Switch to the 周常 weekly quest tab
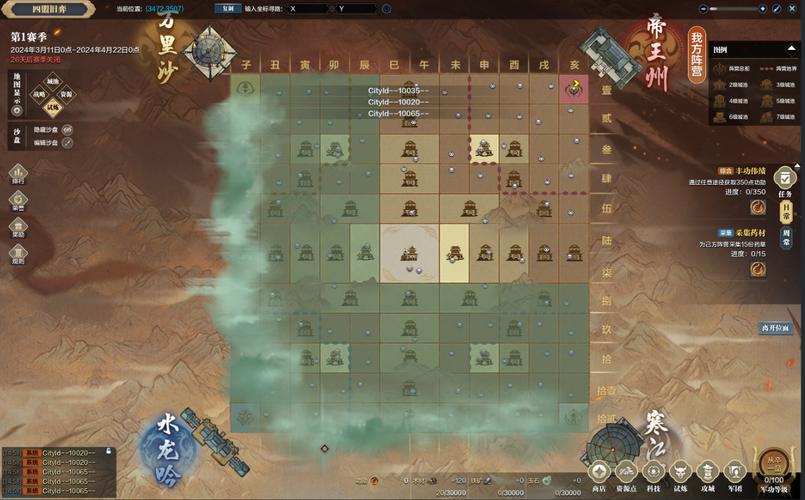The height and width of the screenshot is (500, 805). point(786,237)
